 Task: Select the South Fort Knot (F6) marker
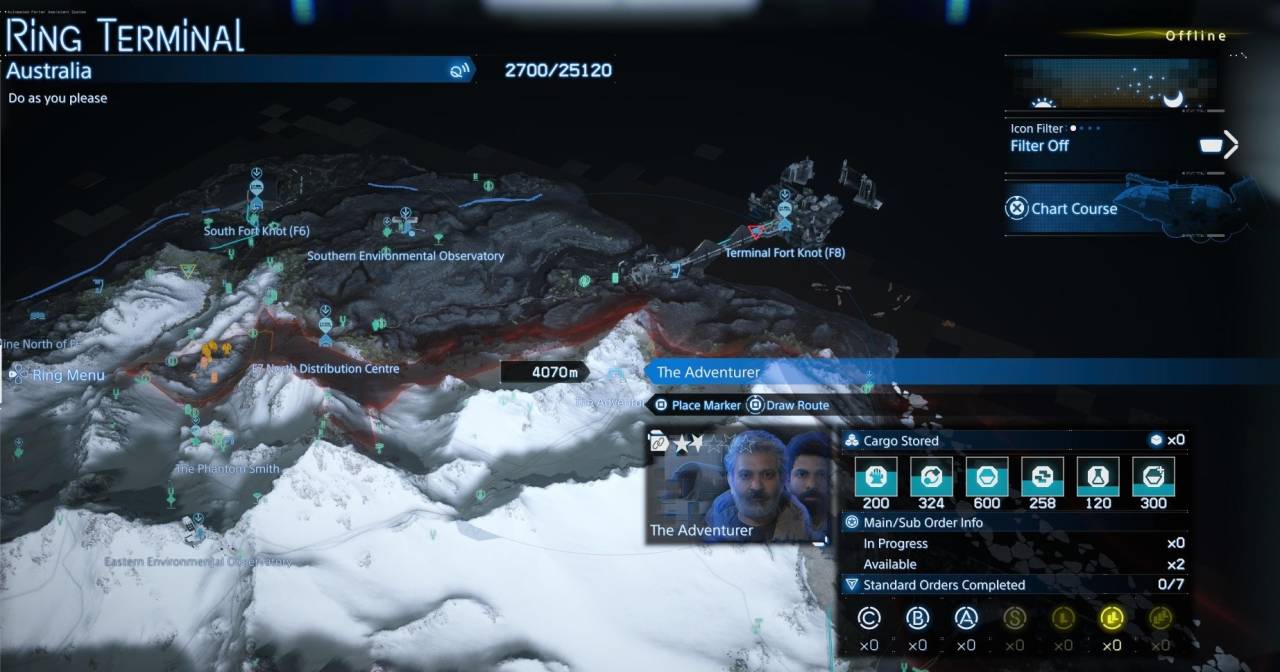point(256,207)
